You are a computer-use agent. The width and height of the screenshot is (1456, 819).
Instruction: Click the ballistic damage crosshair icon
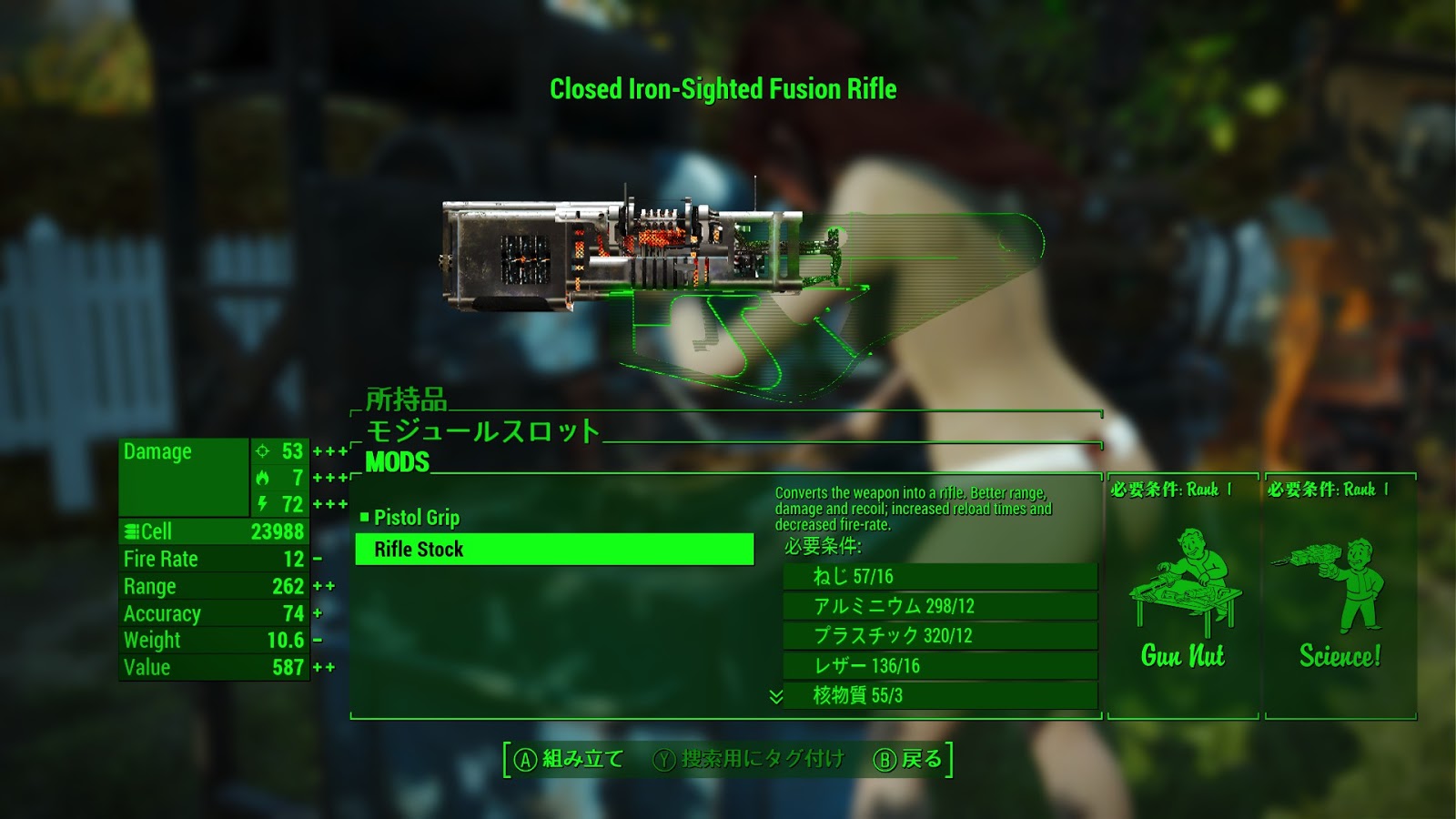(262, 450)
